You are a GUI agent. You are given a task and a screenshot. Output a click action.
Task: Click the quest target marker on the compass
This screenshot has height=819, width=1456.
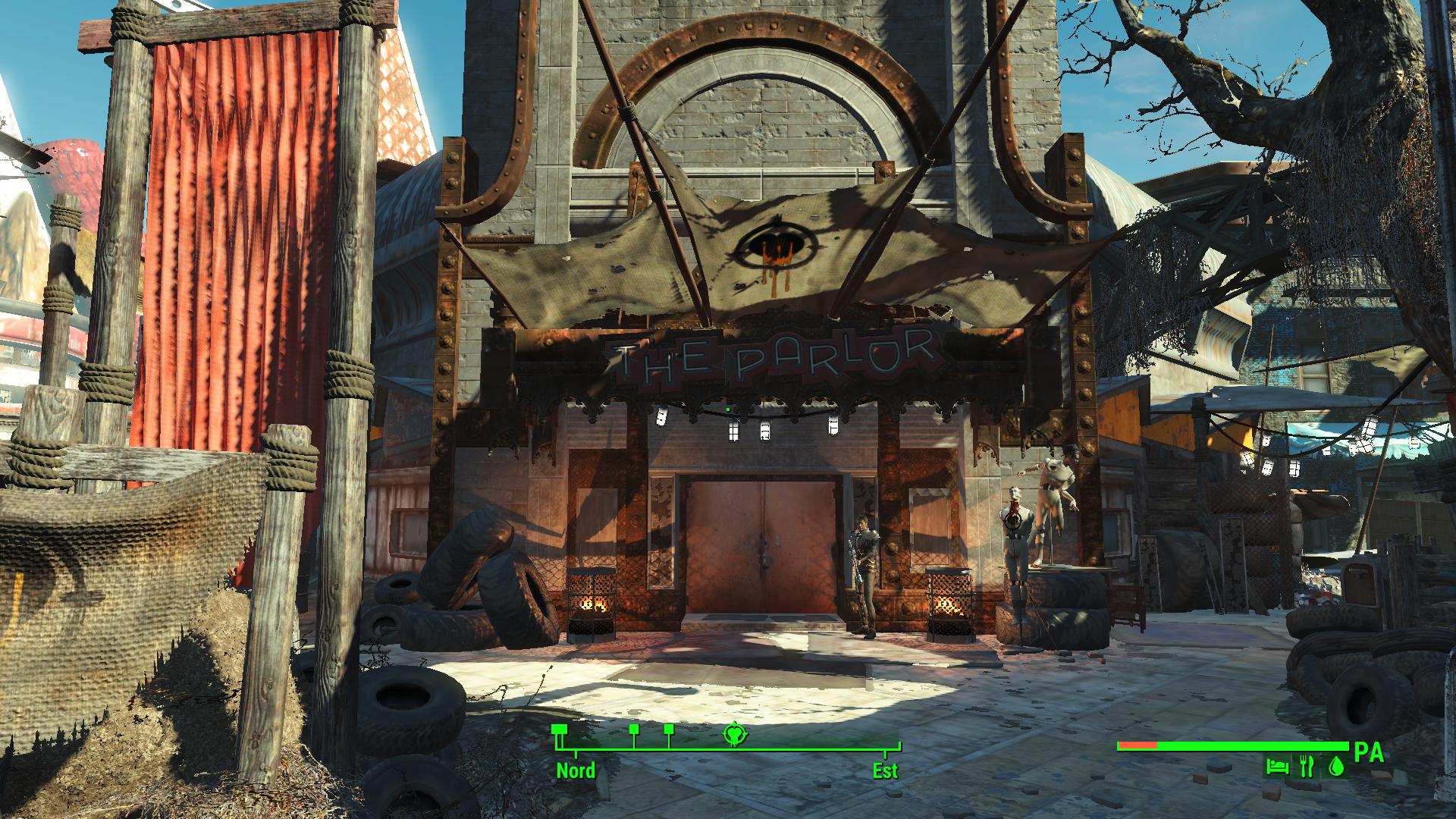[734, 734]
